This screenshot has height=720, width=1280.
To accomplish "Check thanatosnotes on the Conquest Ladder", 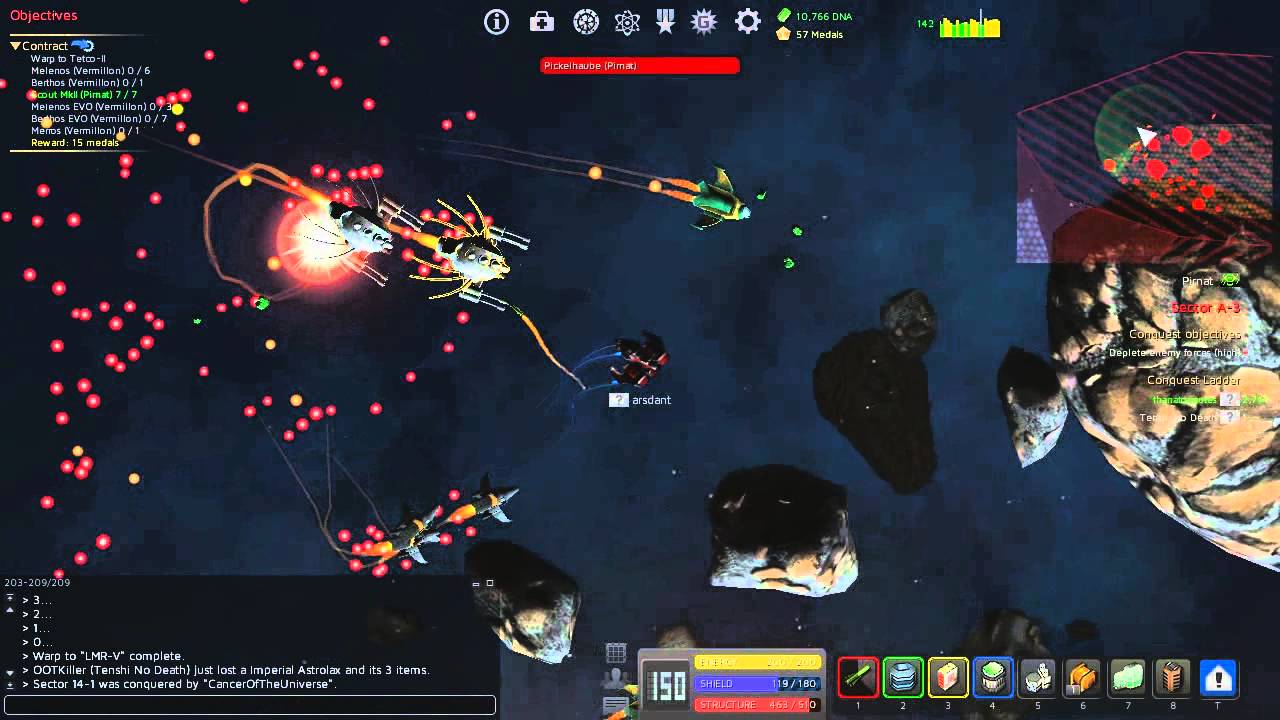I will [1186, 399].
